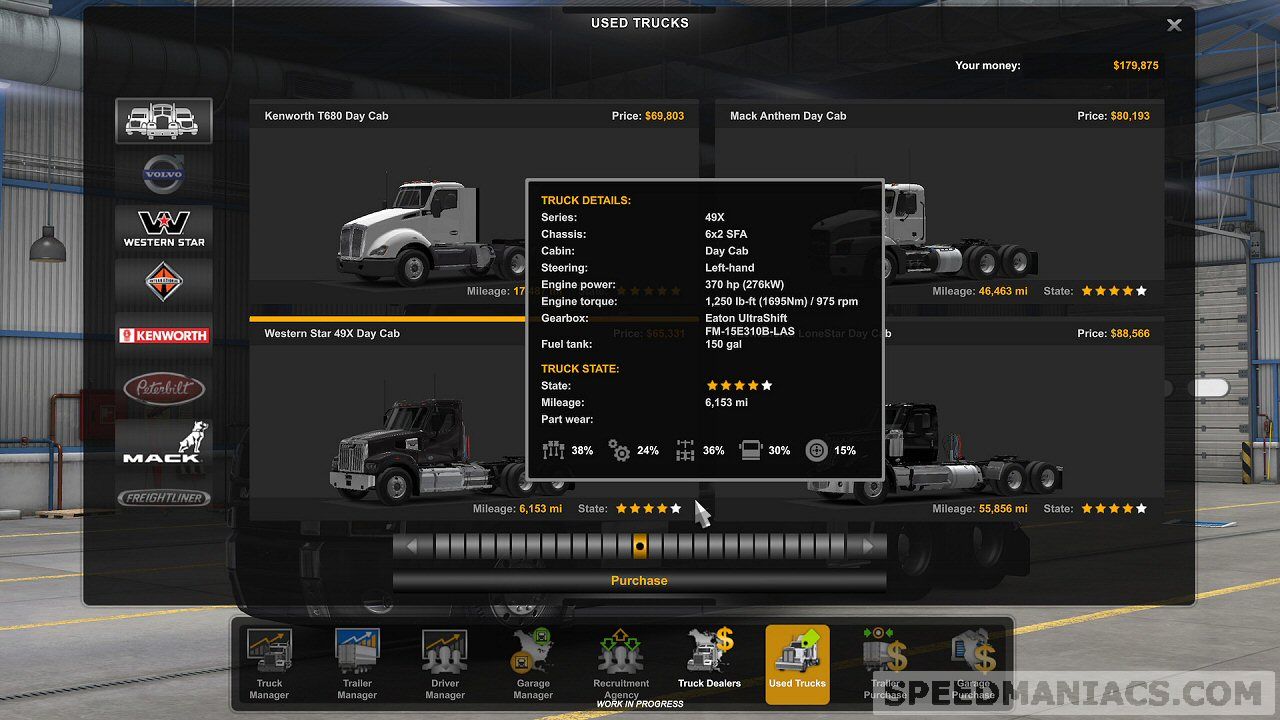The height and width of the screenshot is (720, 1280).
Task: Close the Used Trucks window
Action: coord(1174,25)
